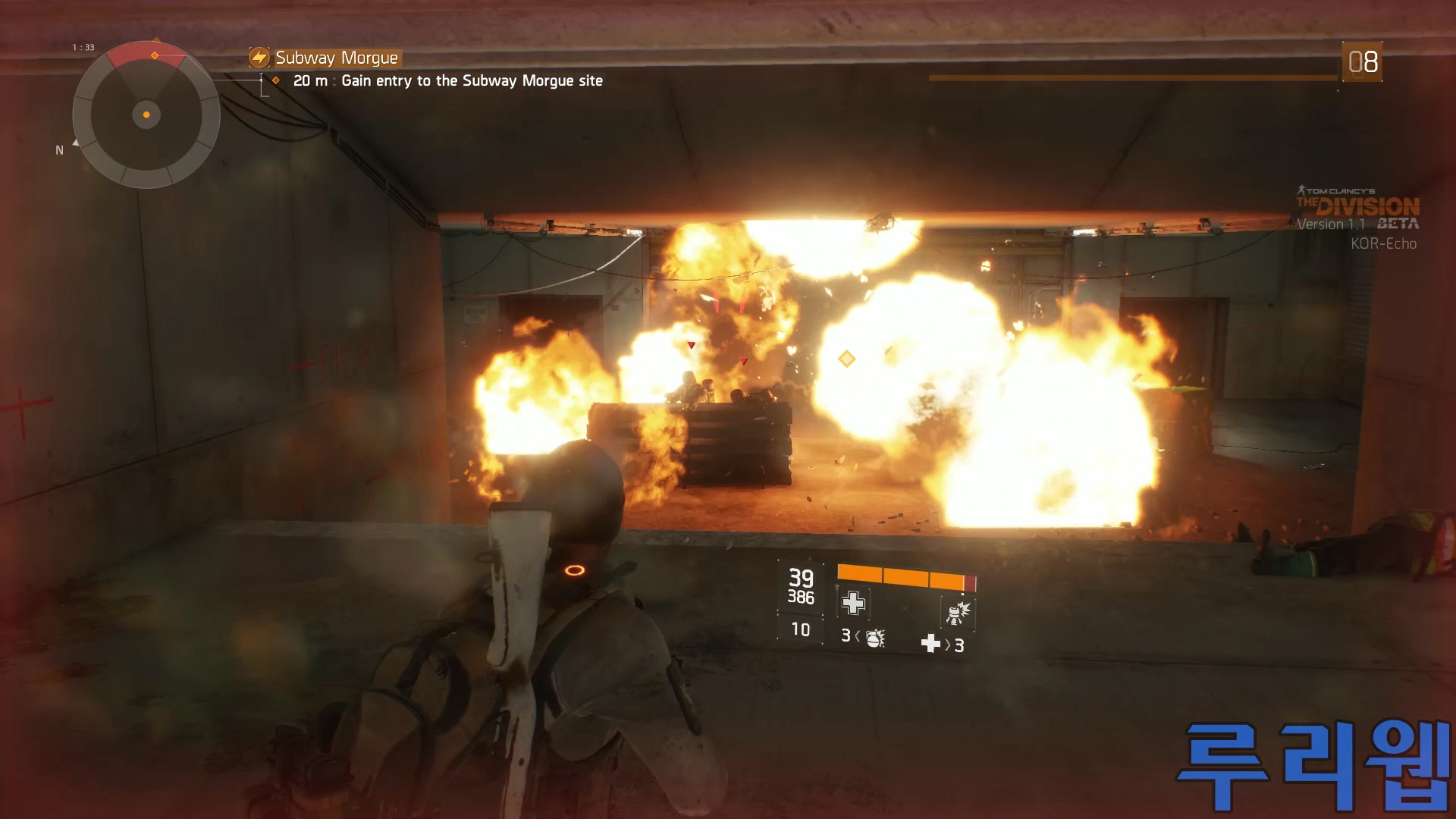The width and height of the screenshot is (1456, 819).
Task: Click the lightning bolt mission icon
Action: (259, 58)
